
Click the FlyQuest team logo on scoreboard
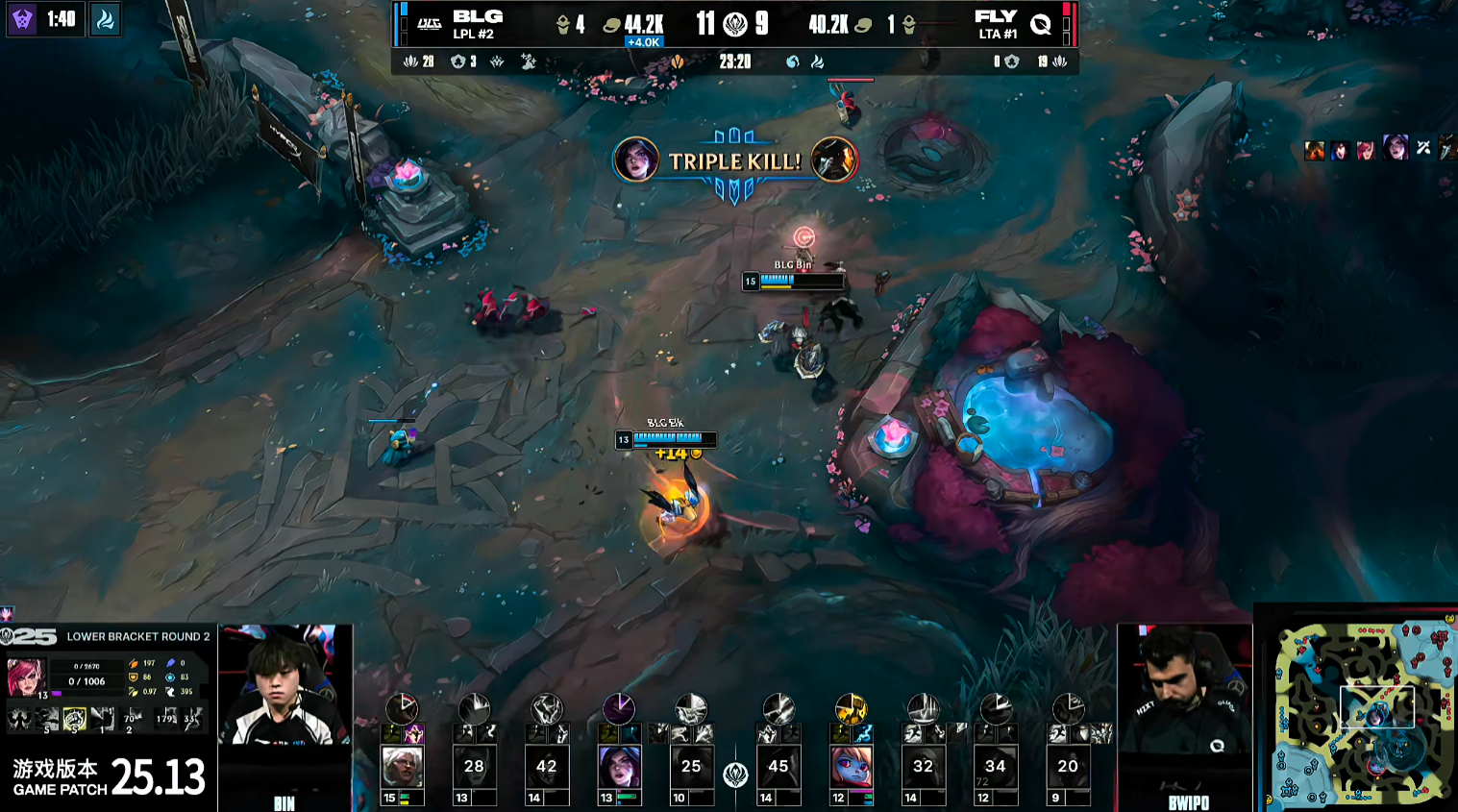pos(1040,24)
